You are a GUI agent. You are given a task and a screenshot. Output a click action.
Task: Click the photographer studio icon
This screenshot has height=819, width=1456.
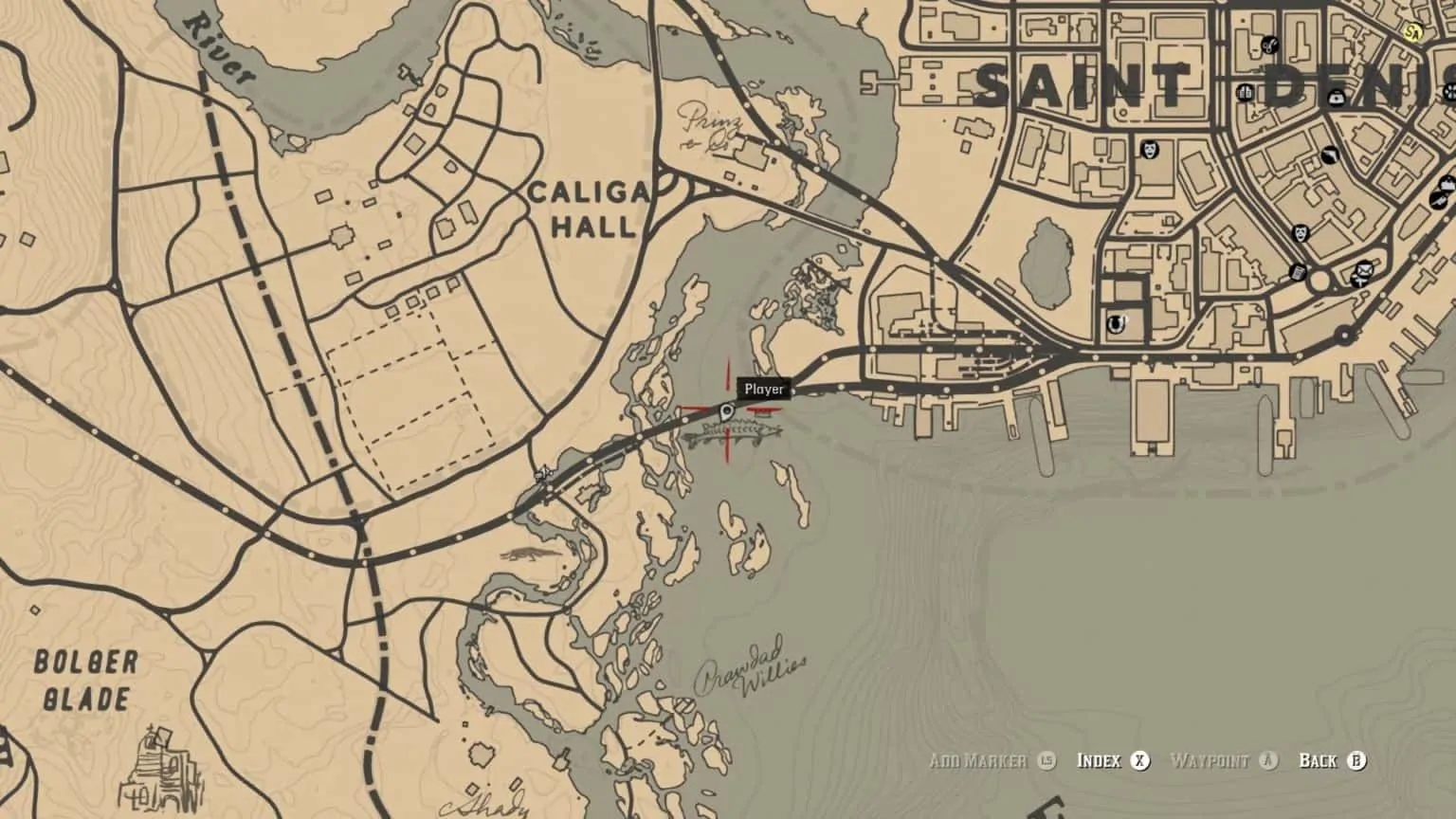pos(1330,155)
